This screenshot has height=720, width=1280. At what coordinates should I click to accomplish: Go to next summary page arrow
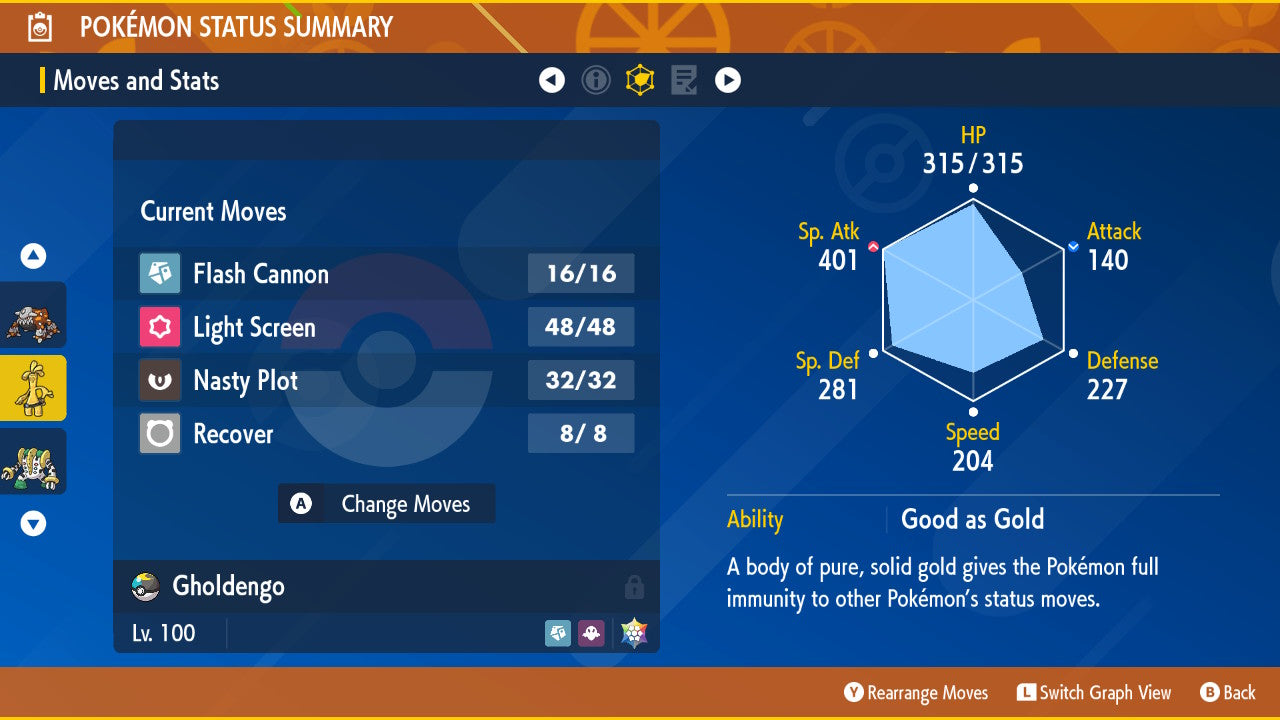[728, 80]
